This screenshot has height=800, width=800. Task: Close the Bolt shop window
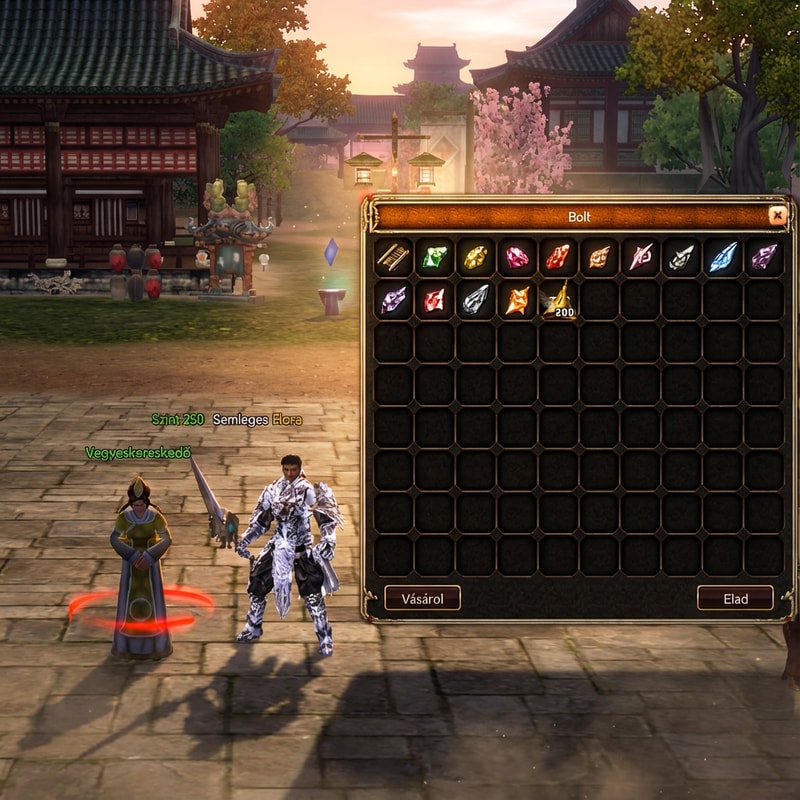pos(777,215)
